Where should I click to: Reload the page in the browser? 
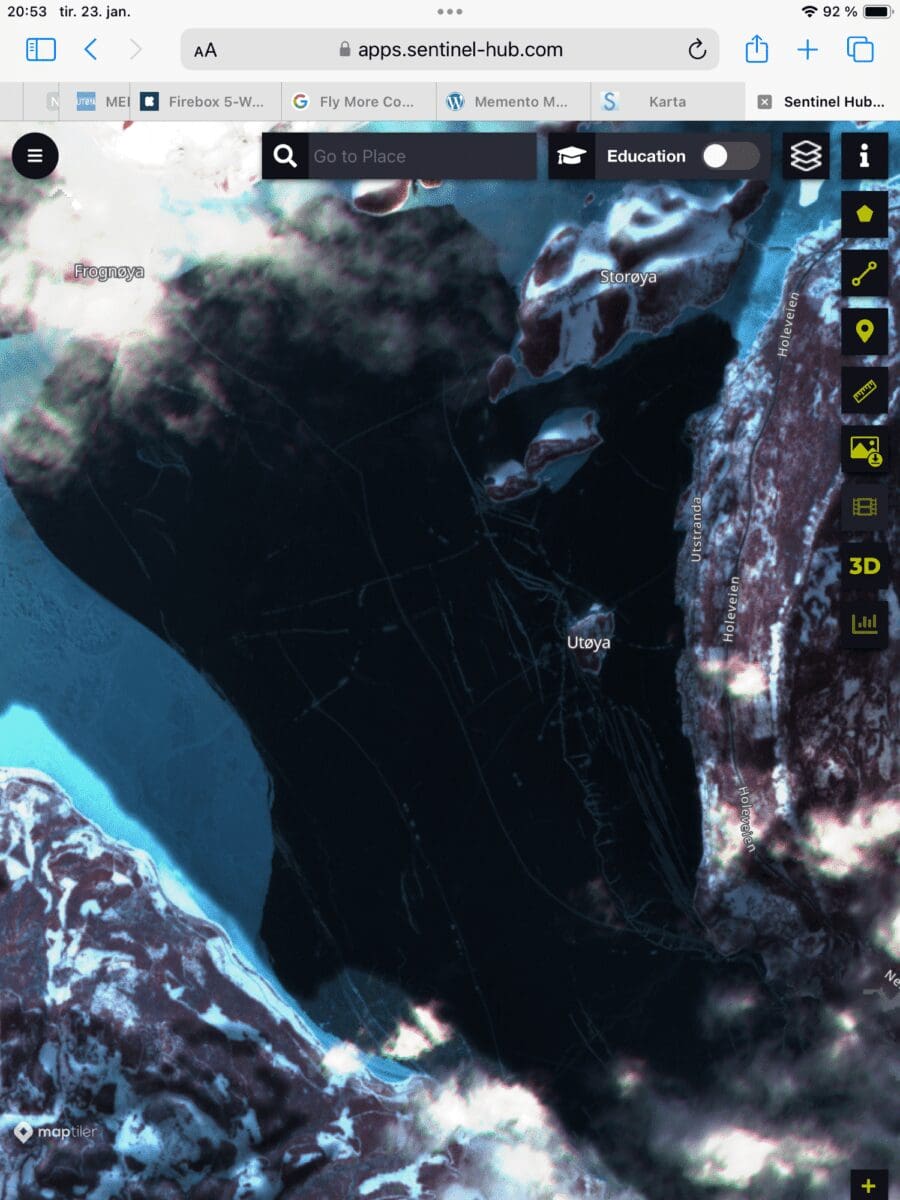[x=697, y=50]
